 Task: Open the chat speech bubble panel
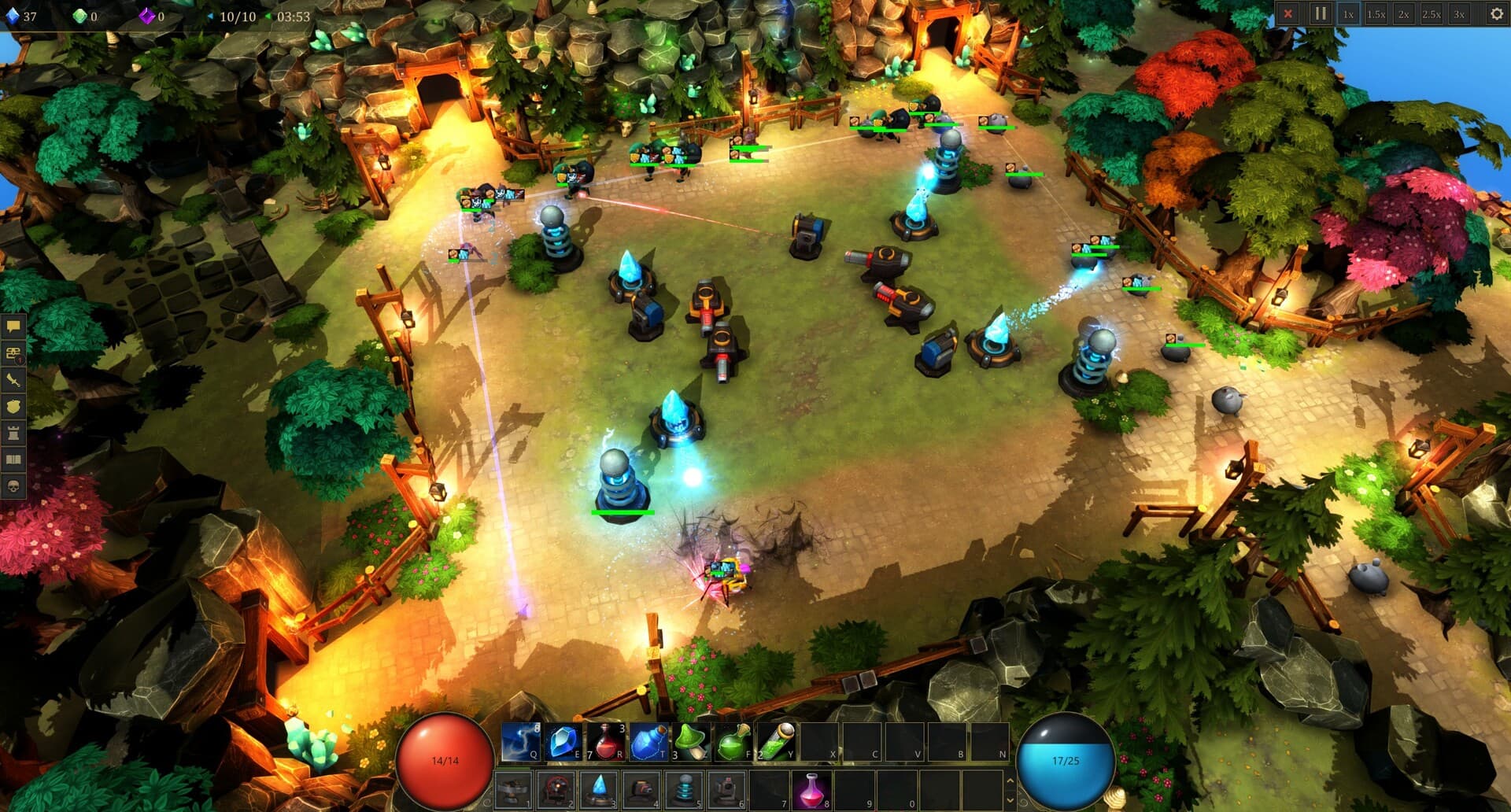pos(13,326)
